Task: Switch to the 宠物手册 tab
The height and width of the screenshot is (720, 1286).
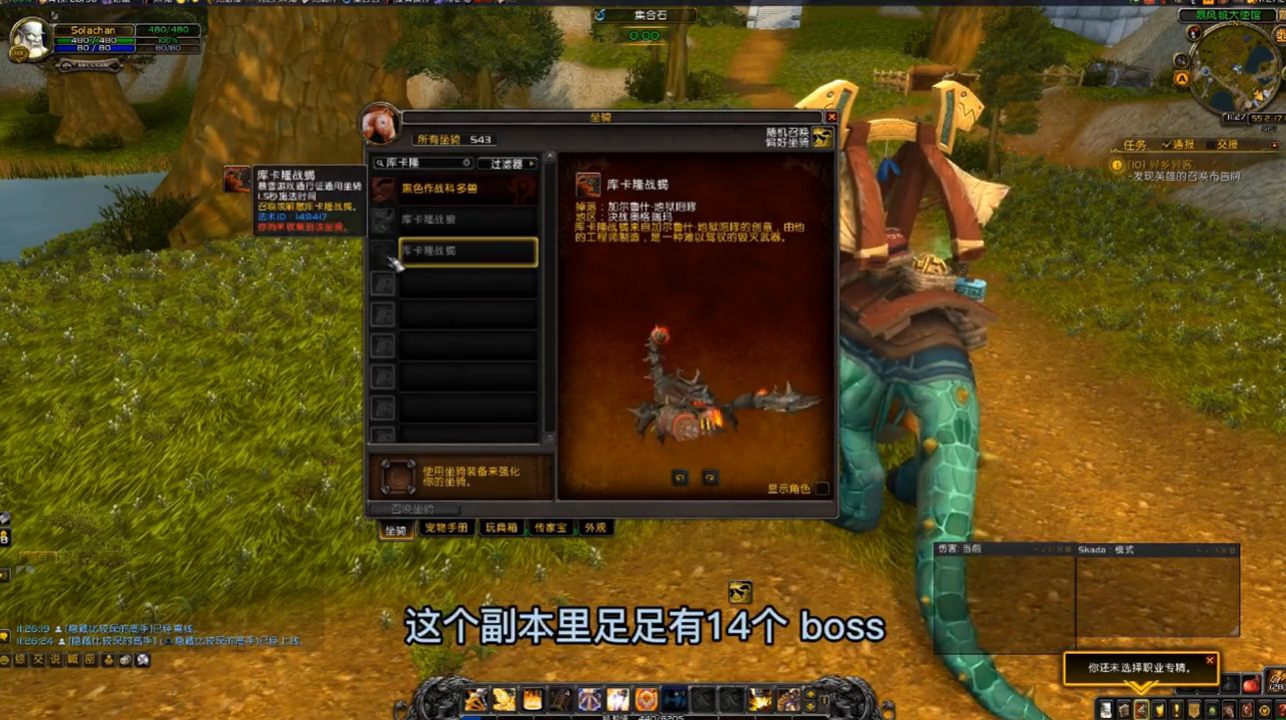Action: (x=445, y=528)
